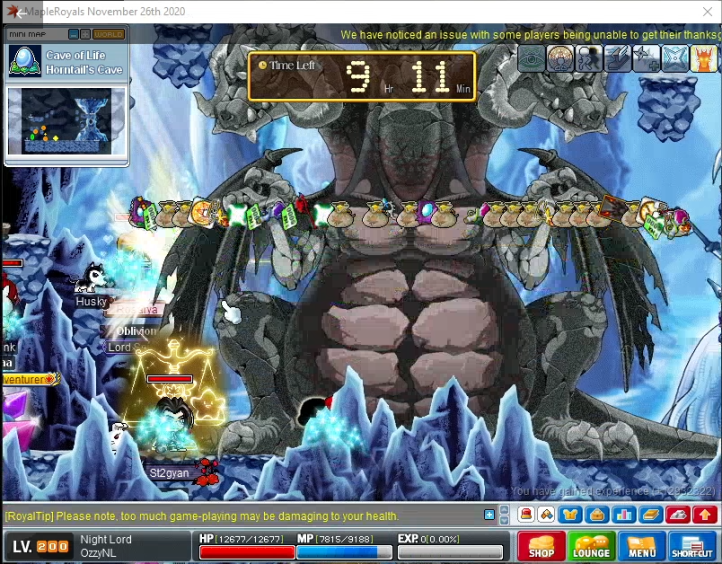Image resolution: width=722 pixels, height=564 pixels.
Task: Open the skill book icon button
Action: pyautogui.click(x=650, y=515)
